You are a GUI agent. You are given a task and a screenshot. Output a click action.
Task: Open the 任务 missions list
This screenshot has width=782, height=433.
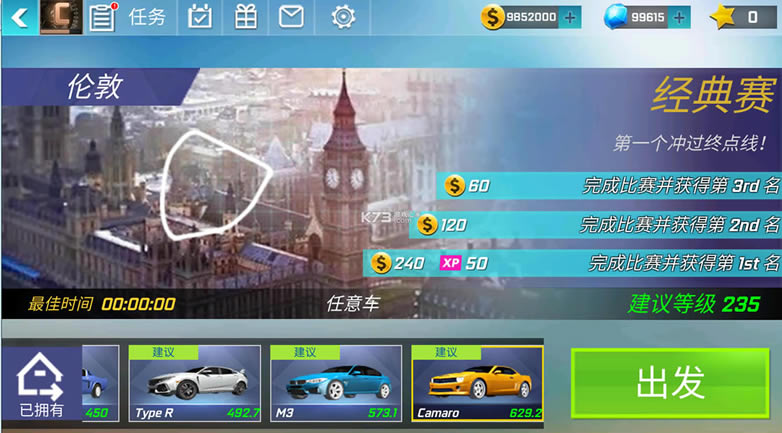[x=130, y=17]
